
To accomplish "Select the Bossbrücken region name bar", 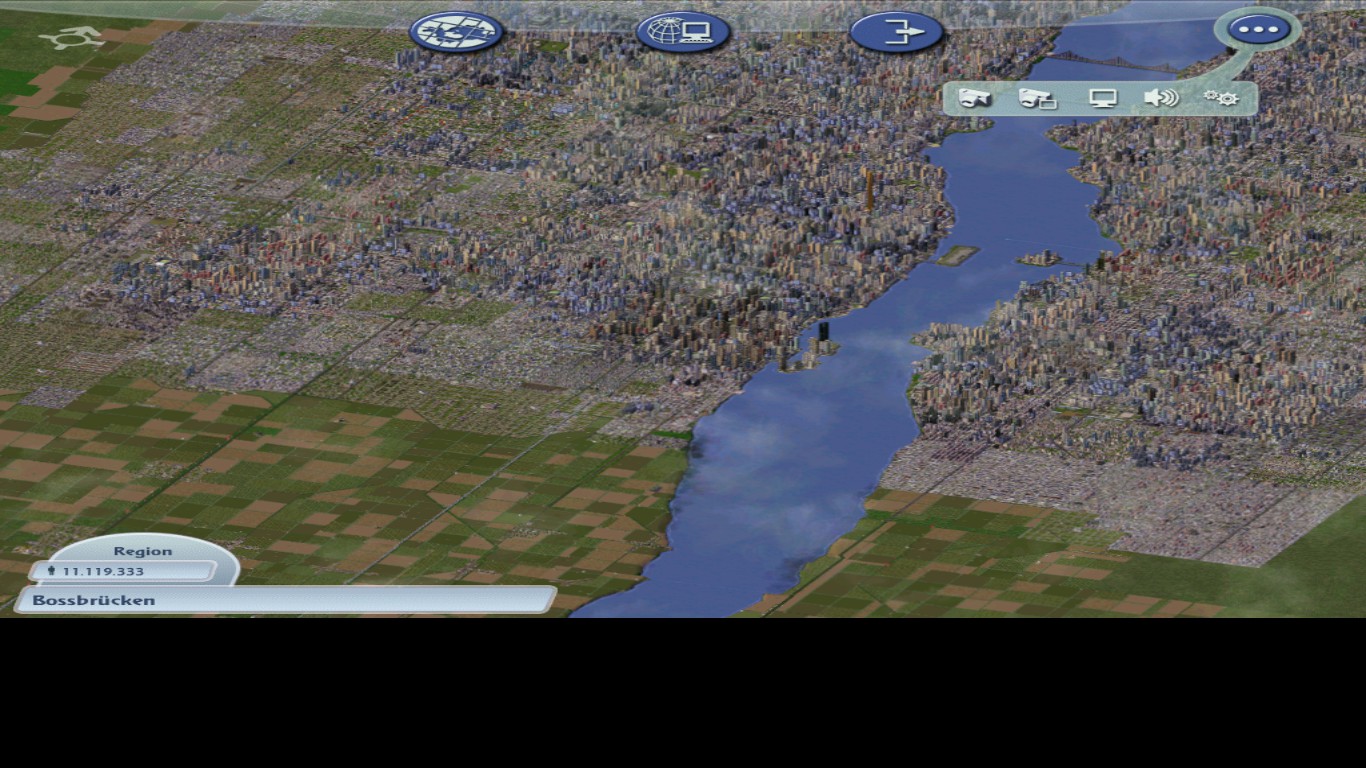I will click(94, 600).
